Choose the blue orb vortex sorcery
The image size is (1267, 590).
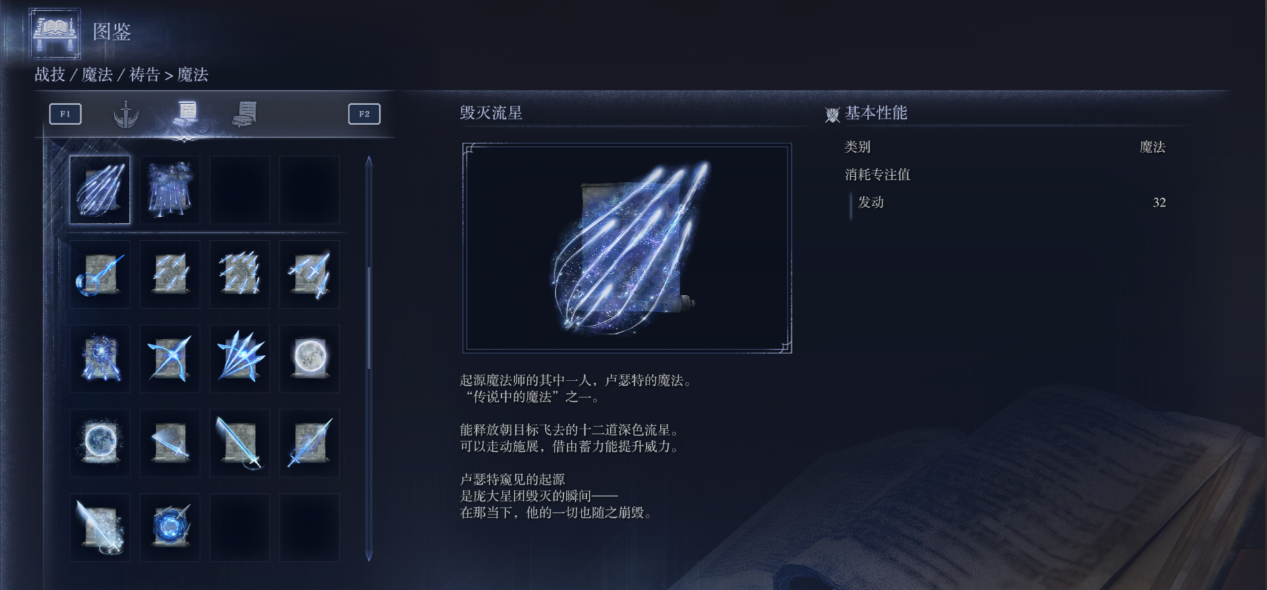click(x=169, y=526)
